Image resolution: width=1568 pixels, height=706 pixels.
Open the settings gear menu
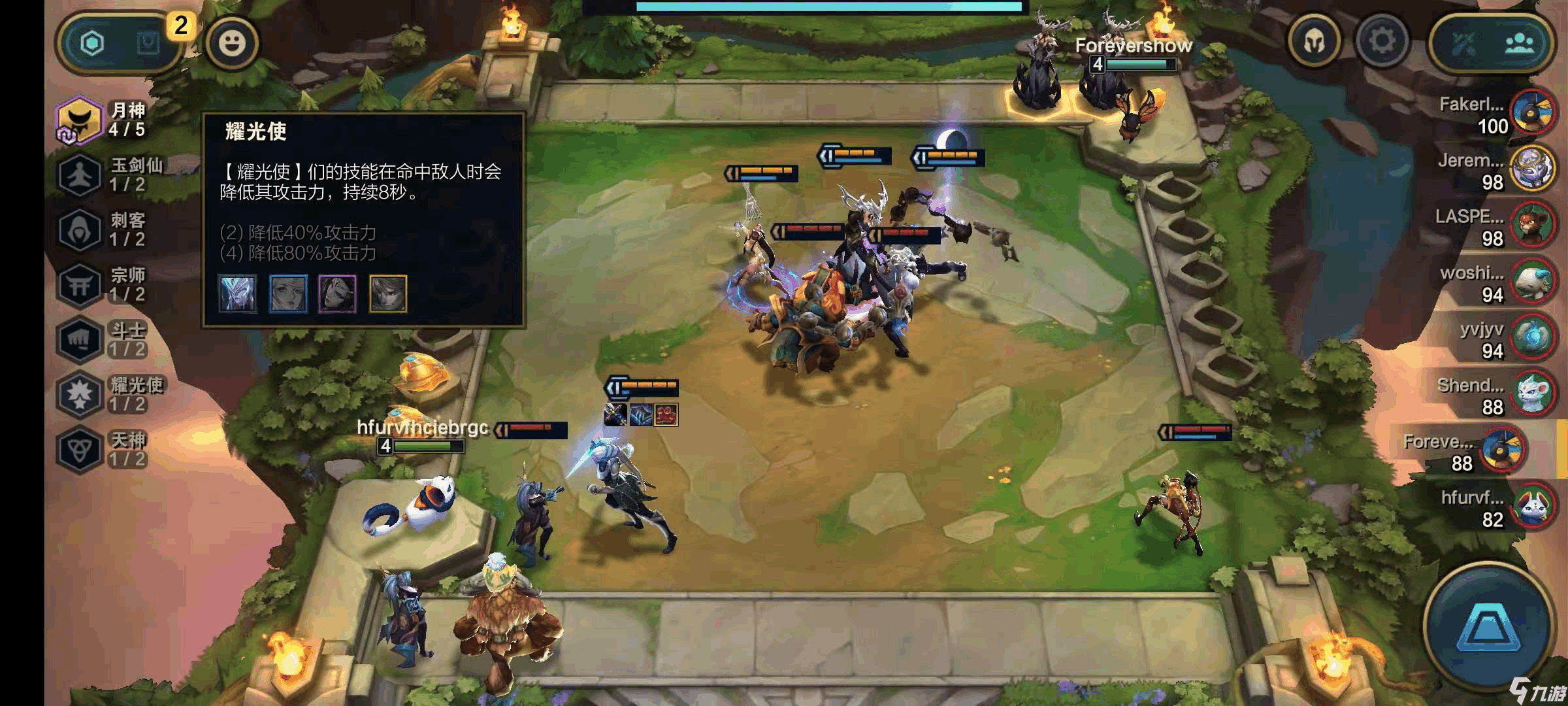pyautogui.click(x=1382, y=41)
